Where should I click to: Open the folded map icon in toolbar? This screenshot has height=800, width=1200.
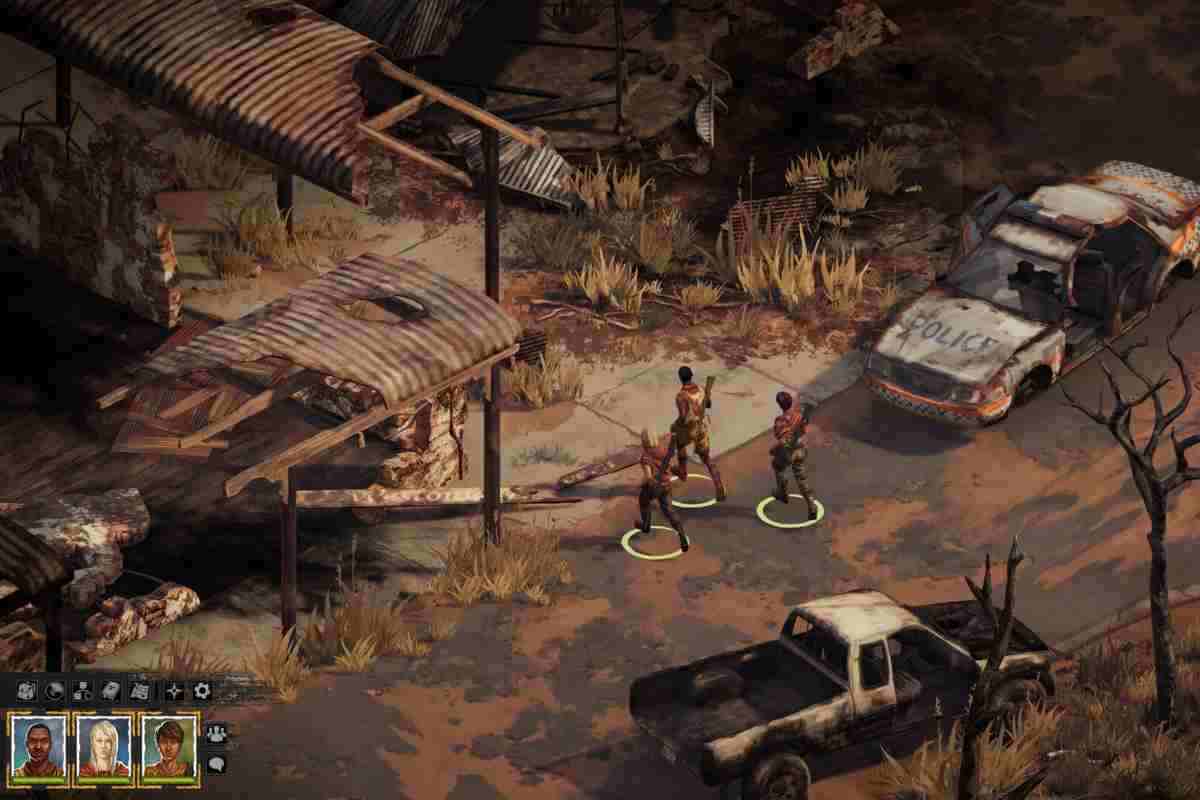[26, 690]
